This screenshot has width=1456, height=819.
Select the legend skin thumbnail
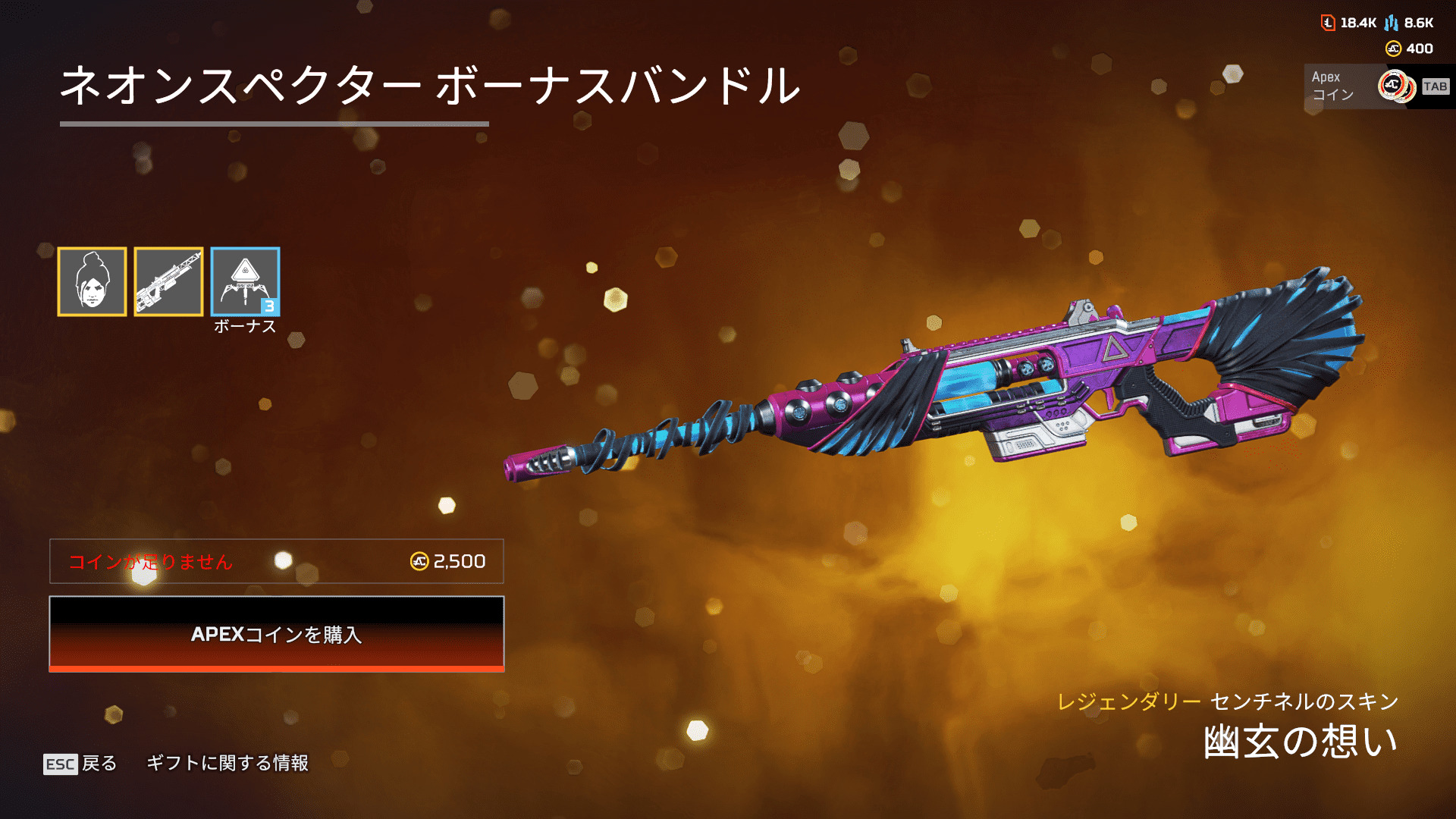92,281
